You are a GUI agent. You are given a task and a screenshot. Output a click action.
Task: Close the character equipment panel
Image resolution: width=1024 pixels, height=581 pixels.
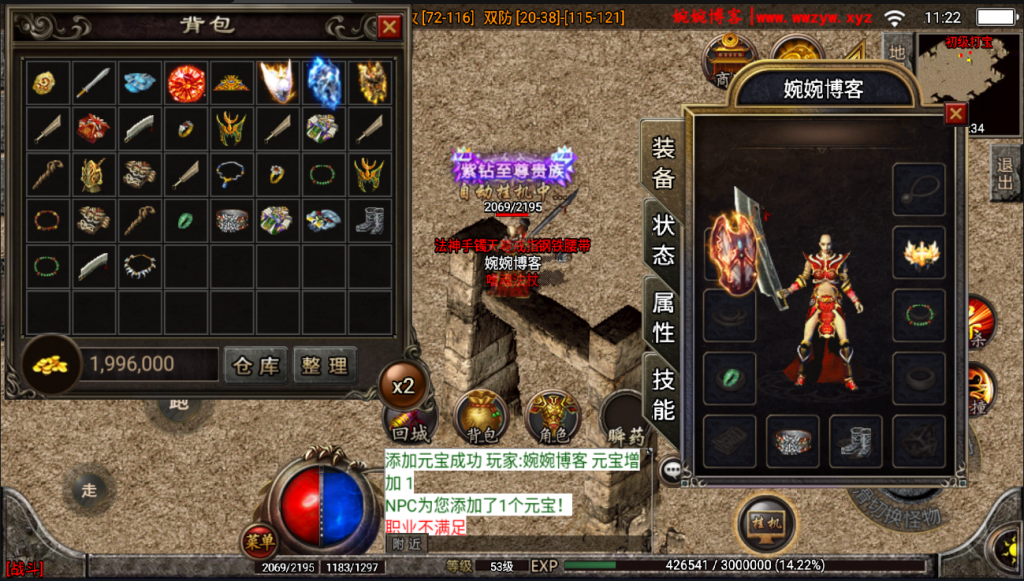(x=956, y=114)
